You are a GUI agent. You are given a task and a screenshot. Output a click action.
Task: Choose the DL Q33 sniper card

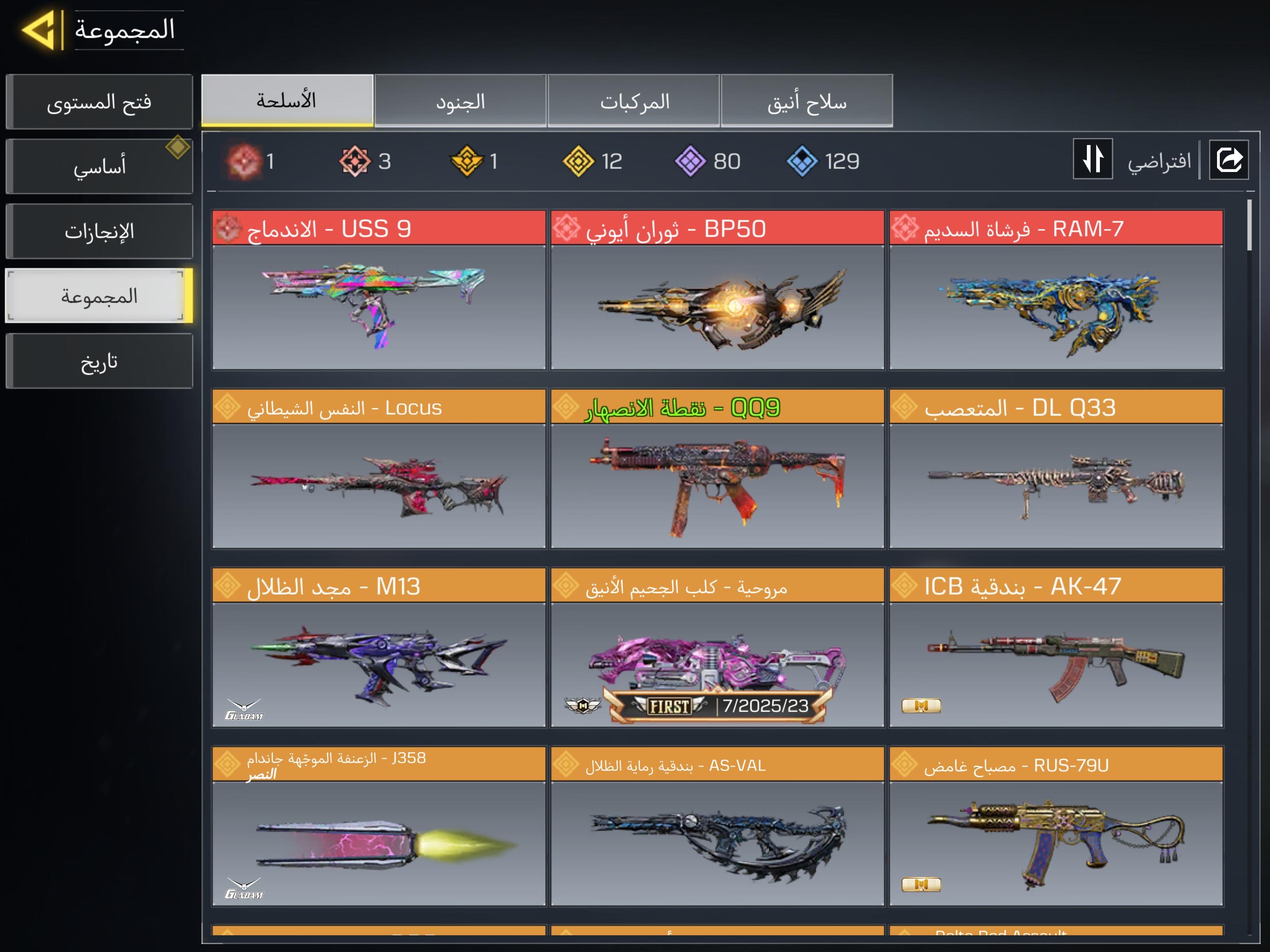1055,469
